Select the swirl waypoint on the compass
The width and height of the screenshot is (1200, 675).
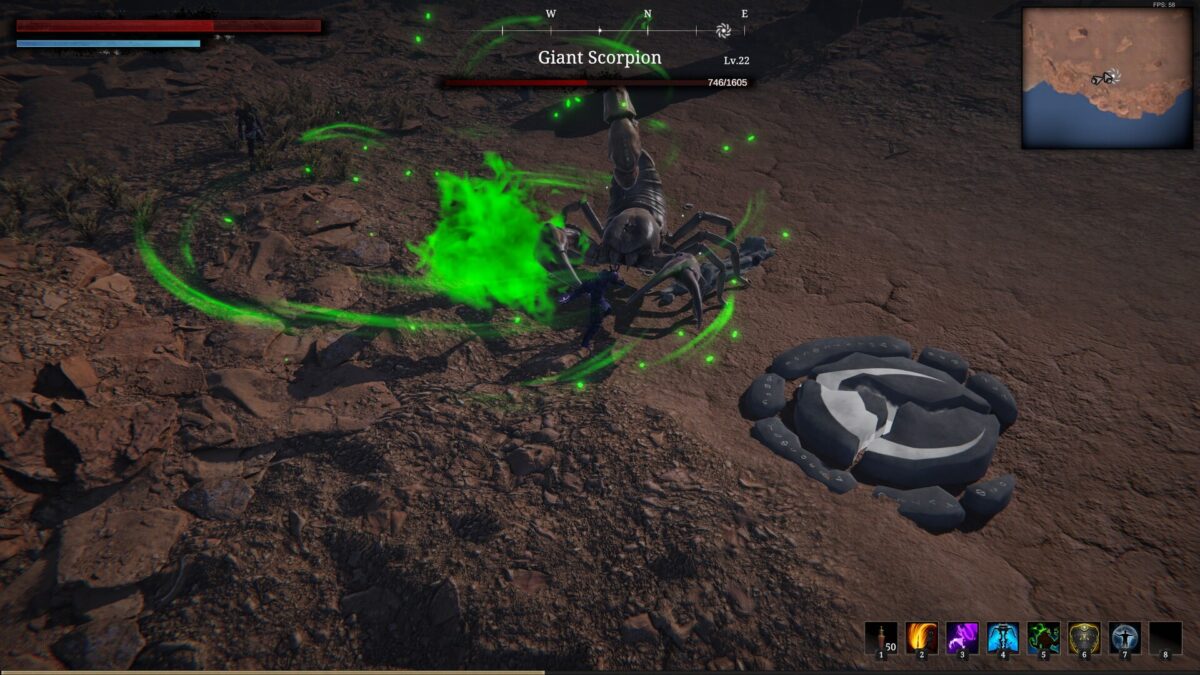(724, 30)
